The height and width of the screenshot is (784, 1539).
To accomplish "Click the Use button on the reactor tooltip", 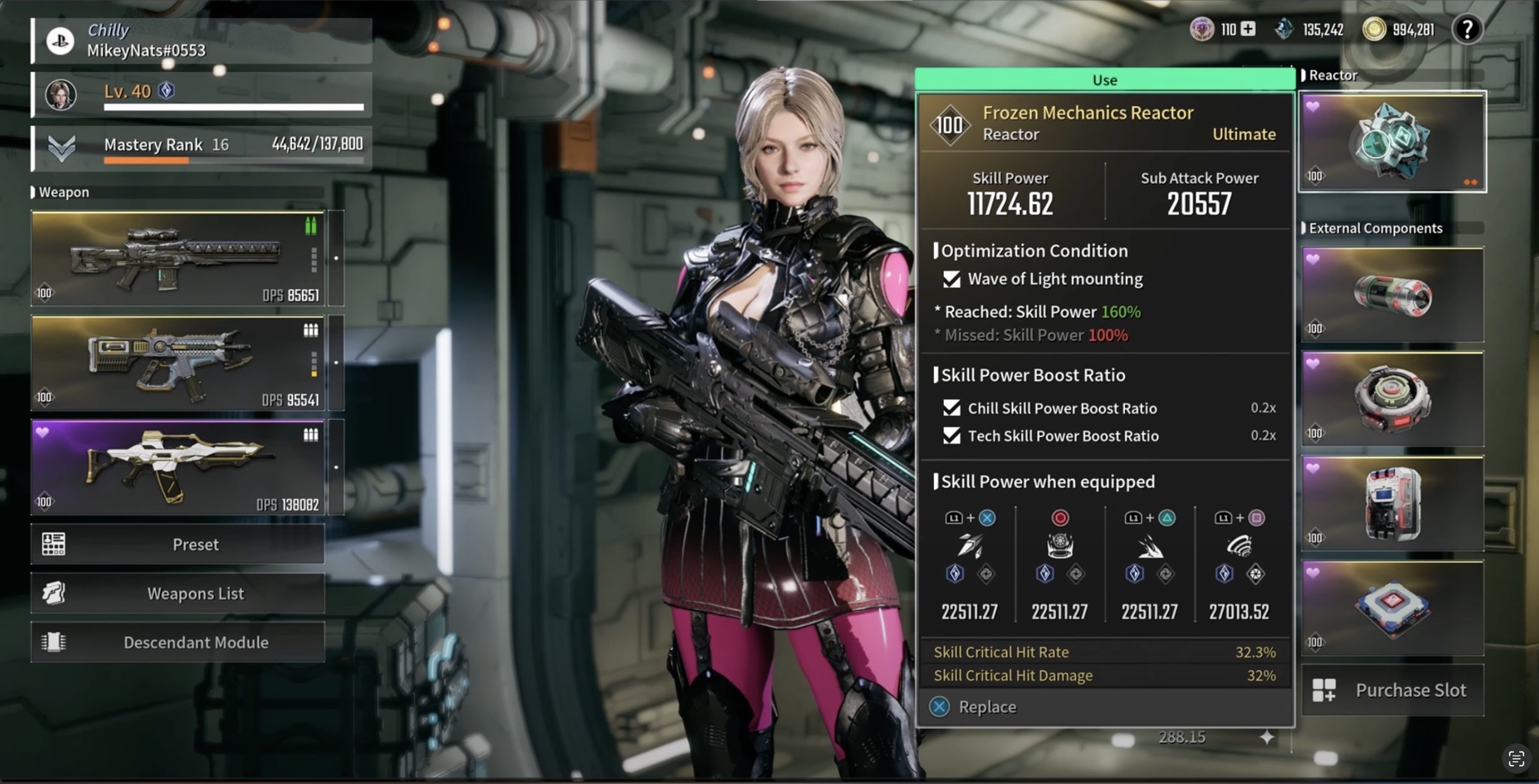I will (x=1104, y=80).
